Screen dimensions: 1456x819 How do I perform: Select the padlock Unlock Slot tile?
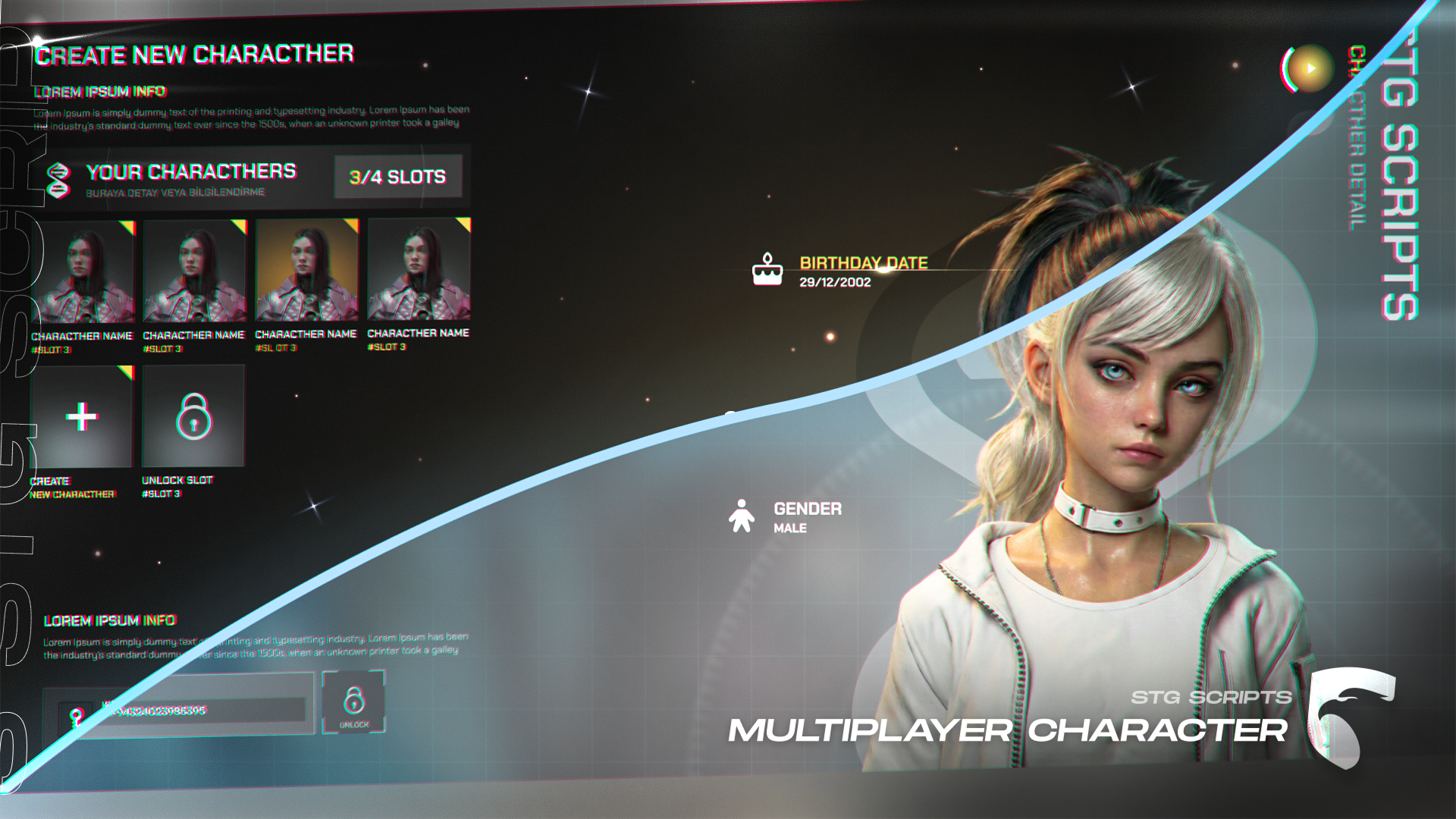coord(193,416)
